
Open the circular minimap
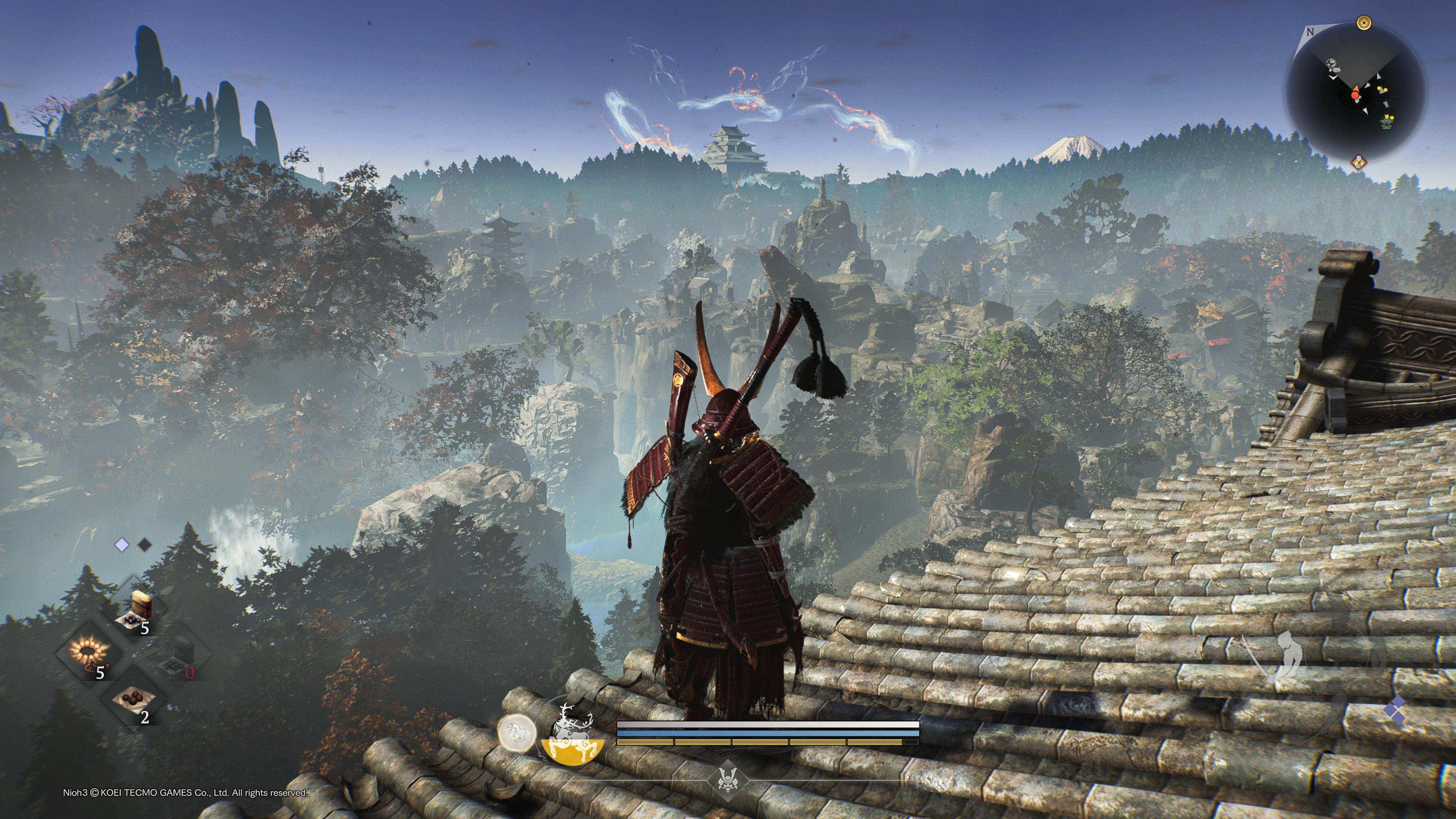tap(1355, 93)
